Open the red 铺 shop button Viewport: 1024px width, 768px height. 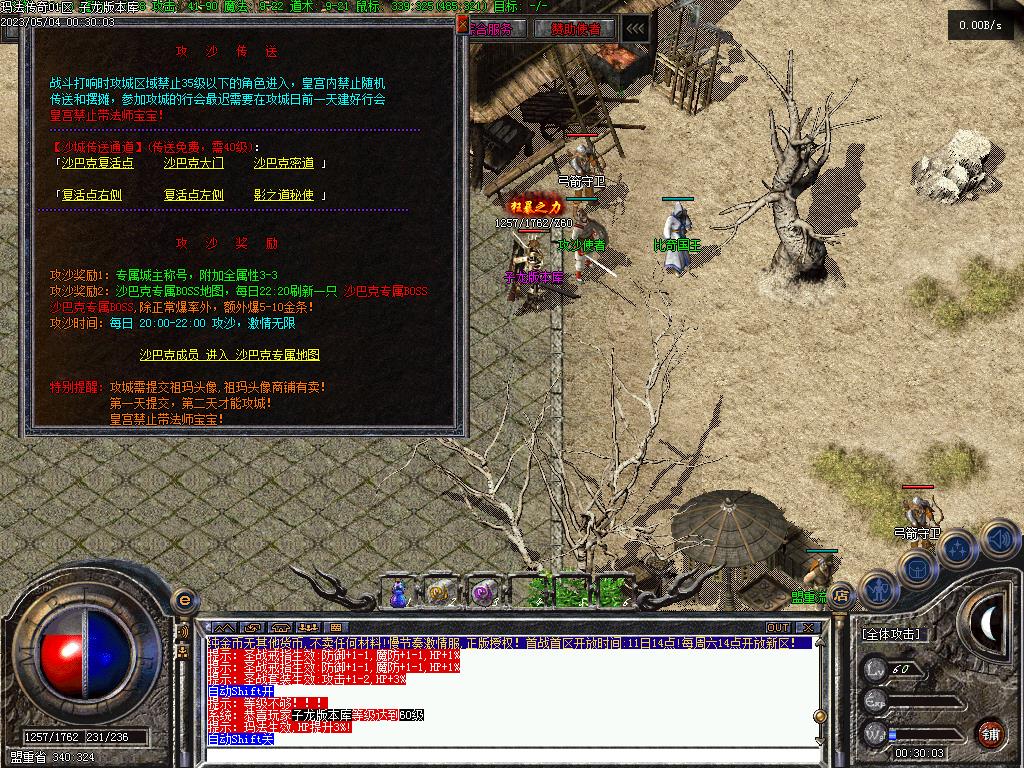pyautogui.click(x=990, y=733)
